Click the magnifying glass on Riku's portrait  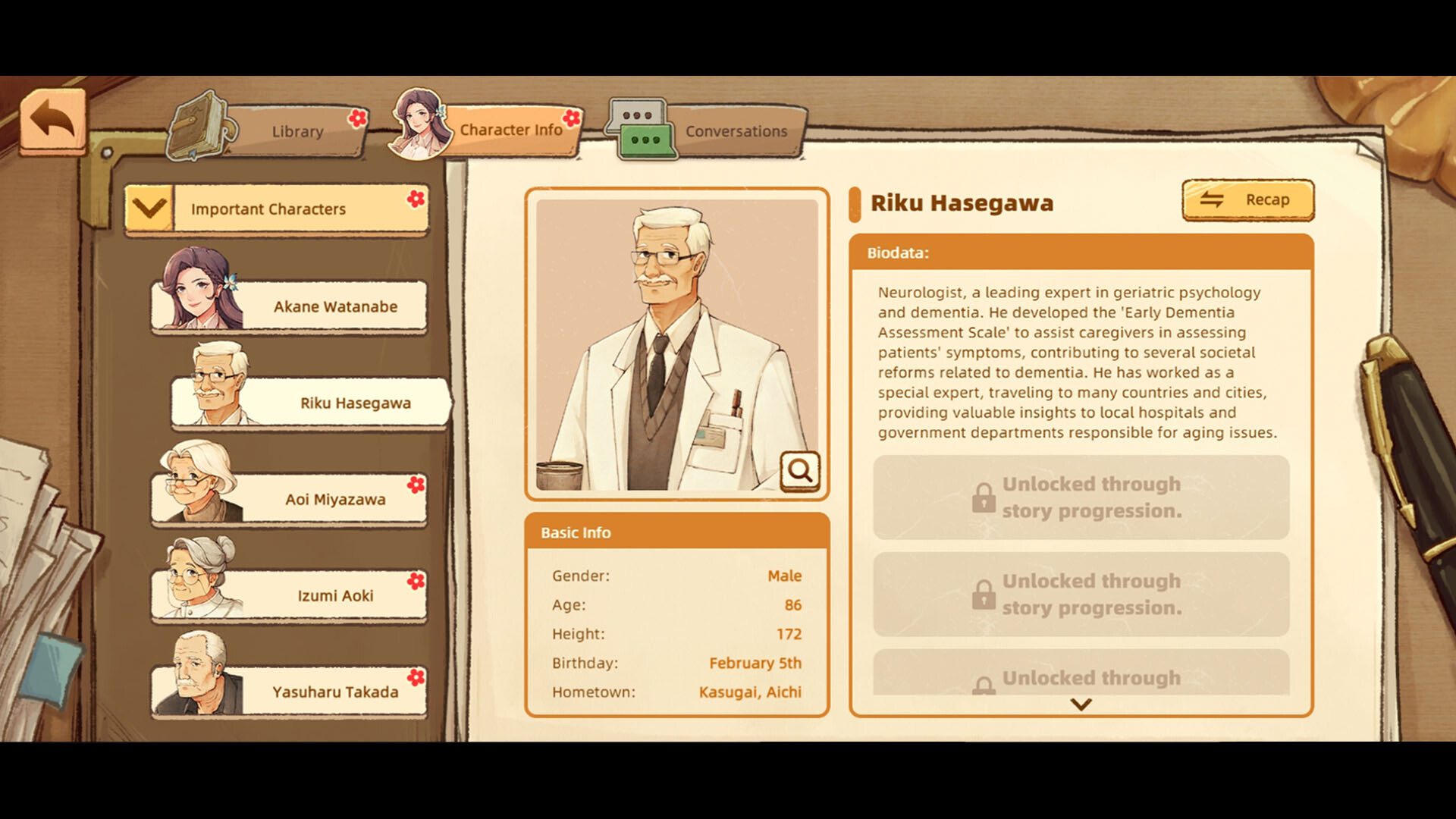pos(800,471)
